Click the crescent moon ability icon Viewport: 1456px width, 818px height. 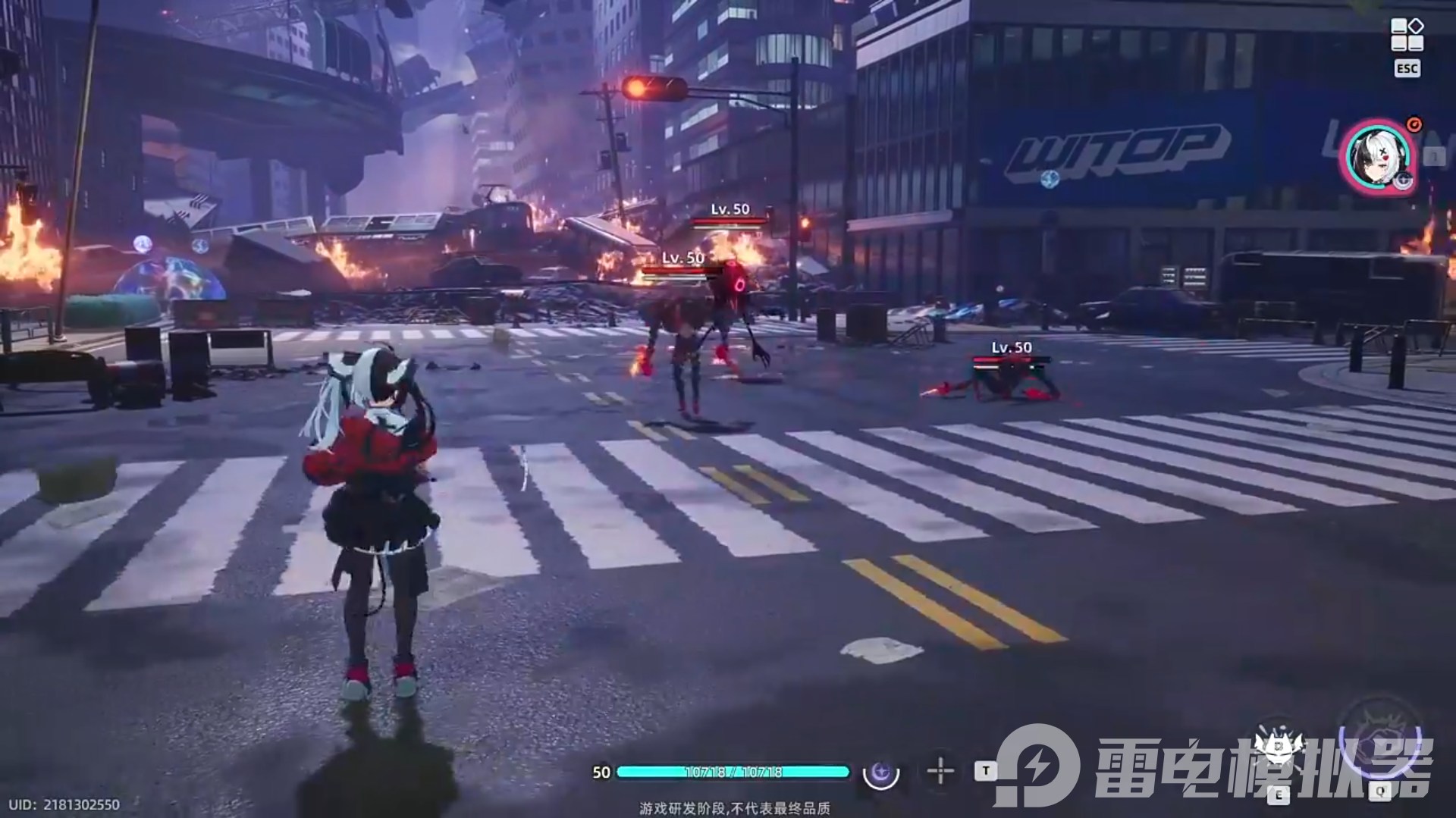tap(881, 773)
